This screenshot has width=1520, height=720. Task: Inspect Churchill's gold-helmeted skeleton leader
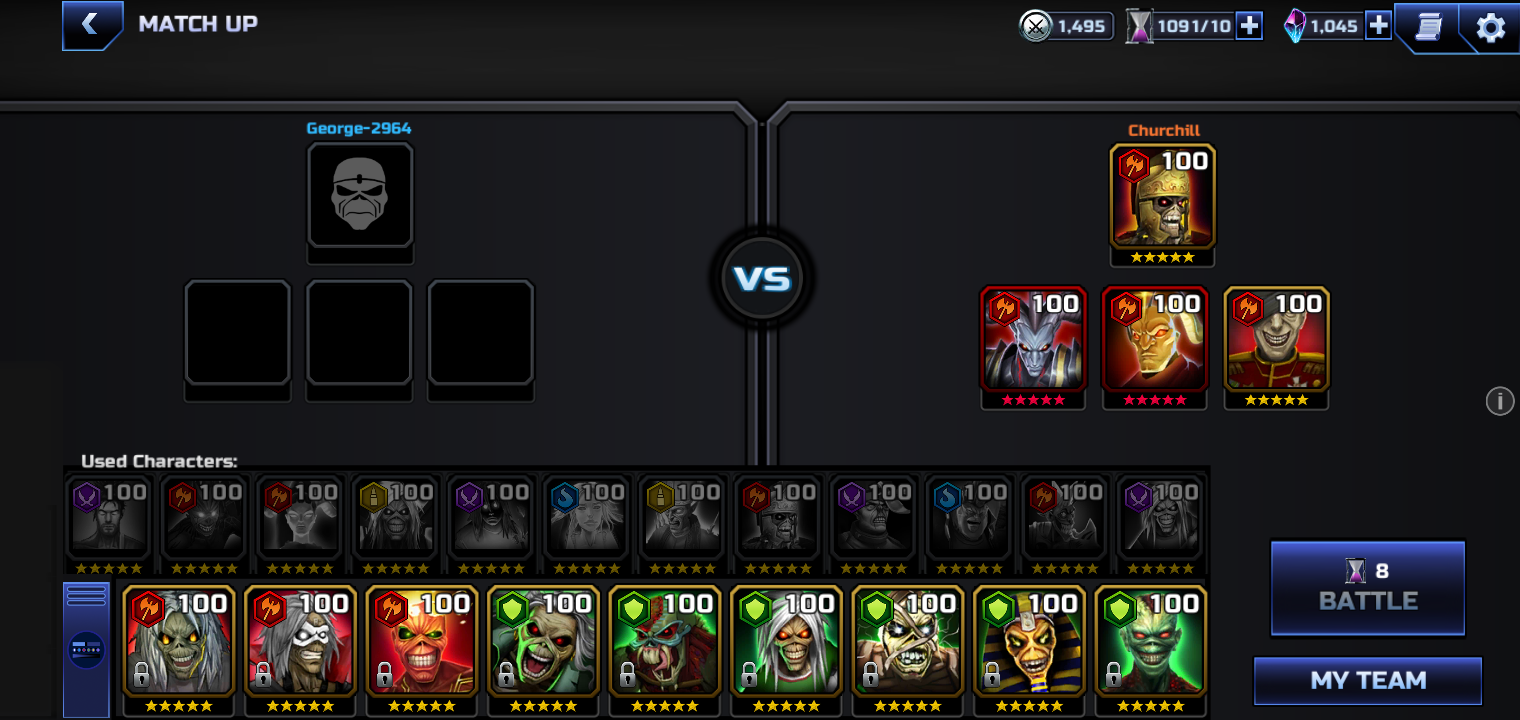(x=1162, y=197)
